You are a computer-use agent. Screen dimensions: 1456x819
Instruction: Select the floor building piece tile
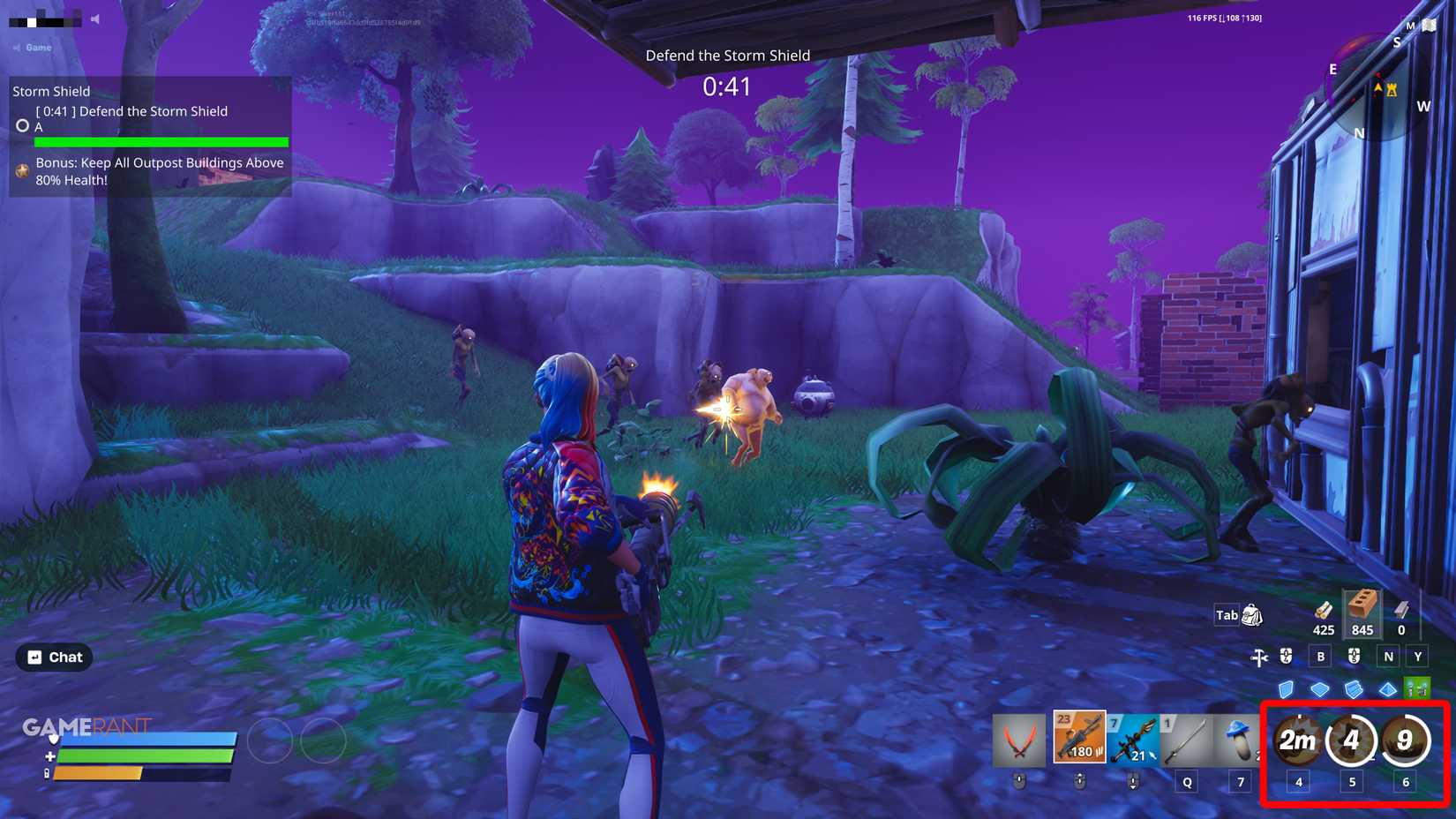click(x=1320, y=688)
